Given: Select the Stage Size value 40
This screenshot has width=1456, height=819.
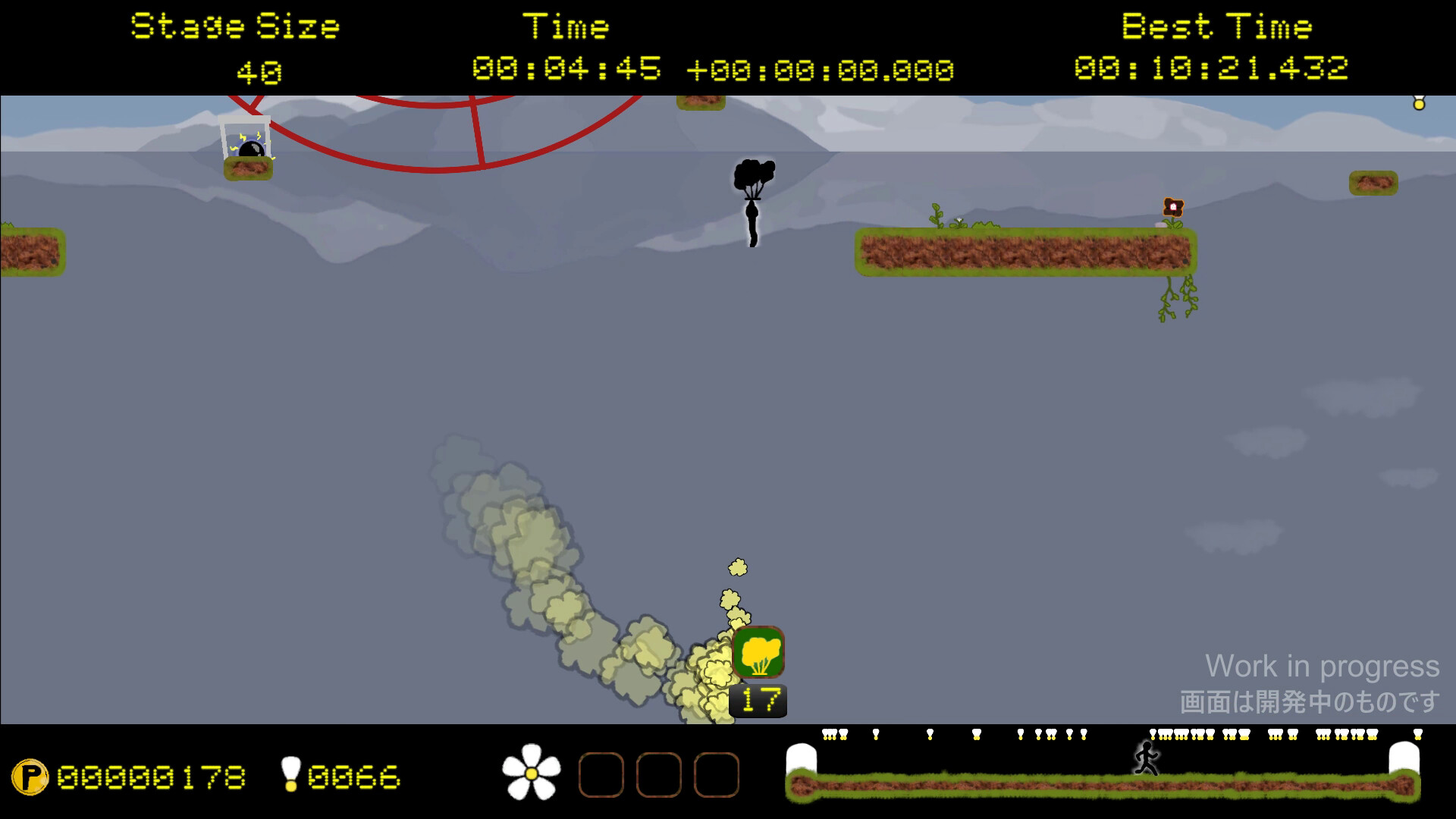Looking at the screenshot, I should [x=258, y=73].
